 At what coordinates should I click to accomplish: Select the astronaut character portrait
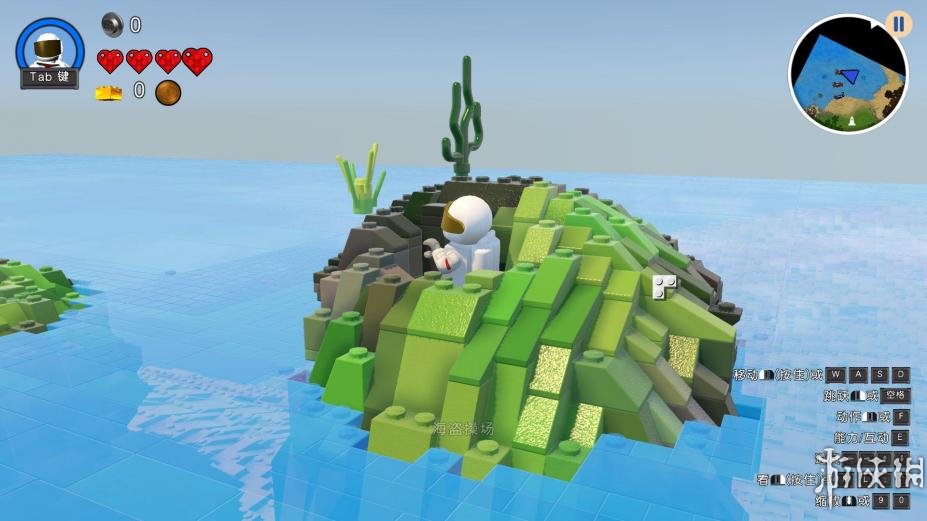(x=49, y=46)
